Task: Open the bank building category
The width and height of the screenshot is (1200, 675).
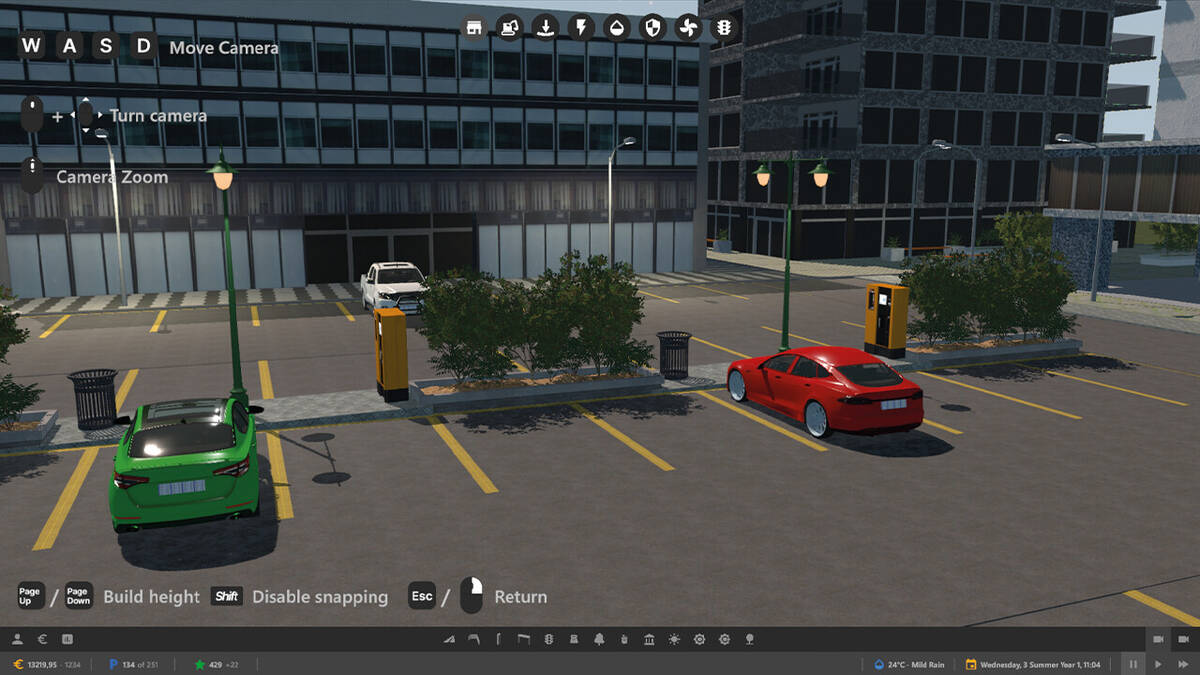Action: tap(649, 639)
